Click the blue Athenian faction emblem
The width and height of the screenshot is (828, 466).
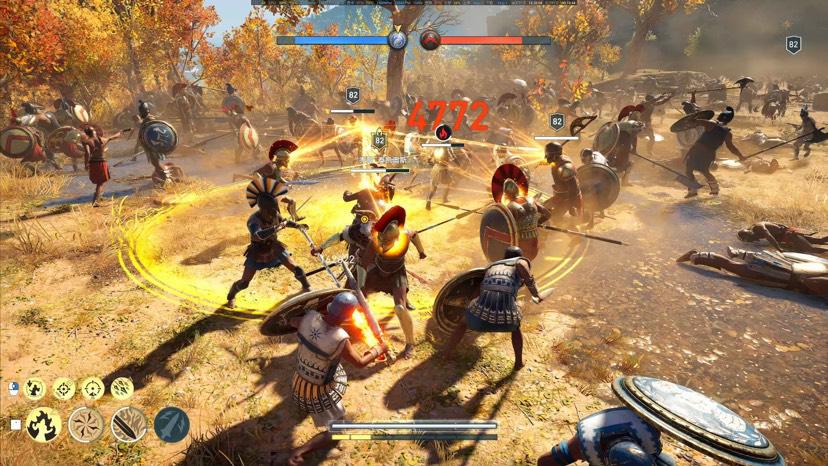[x=398, y=40]
